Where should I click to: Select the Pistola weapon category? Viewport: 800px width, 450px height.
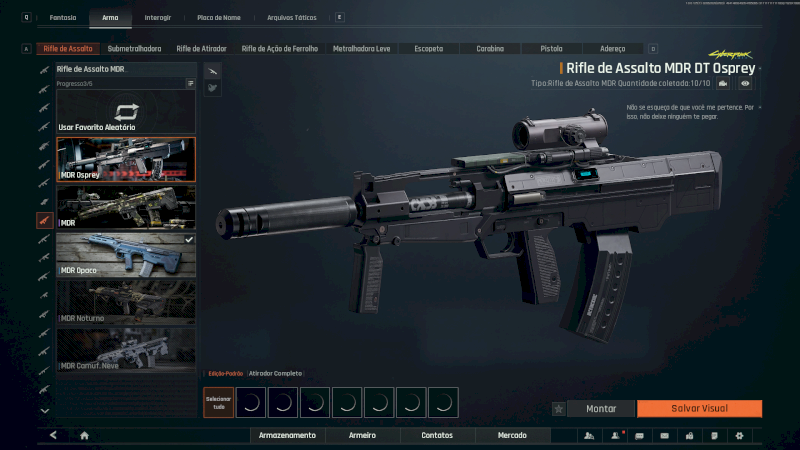[551, 48]
